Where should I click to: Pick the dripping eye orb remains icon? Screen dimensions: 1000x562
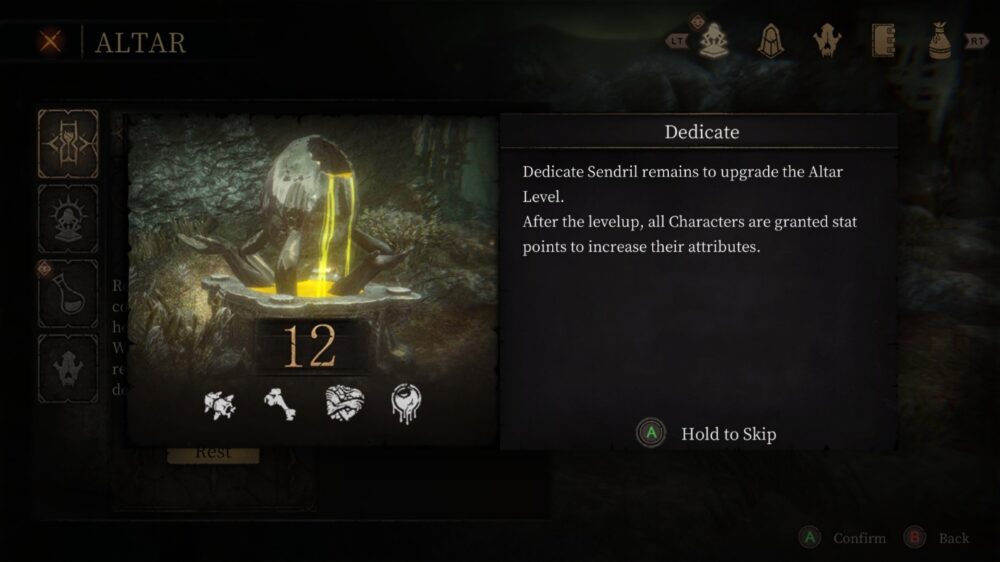(406, 403)
